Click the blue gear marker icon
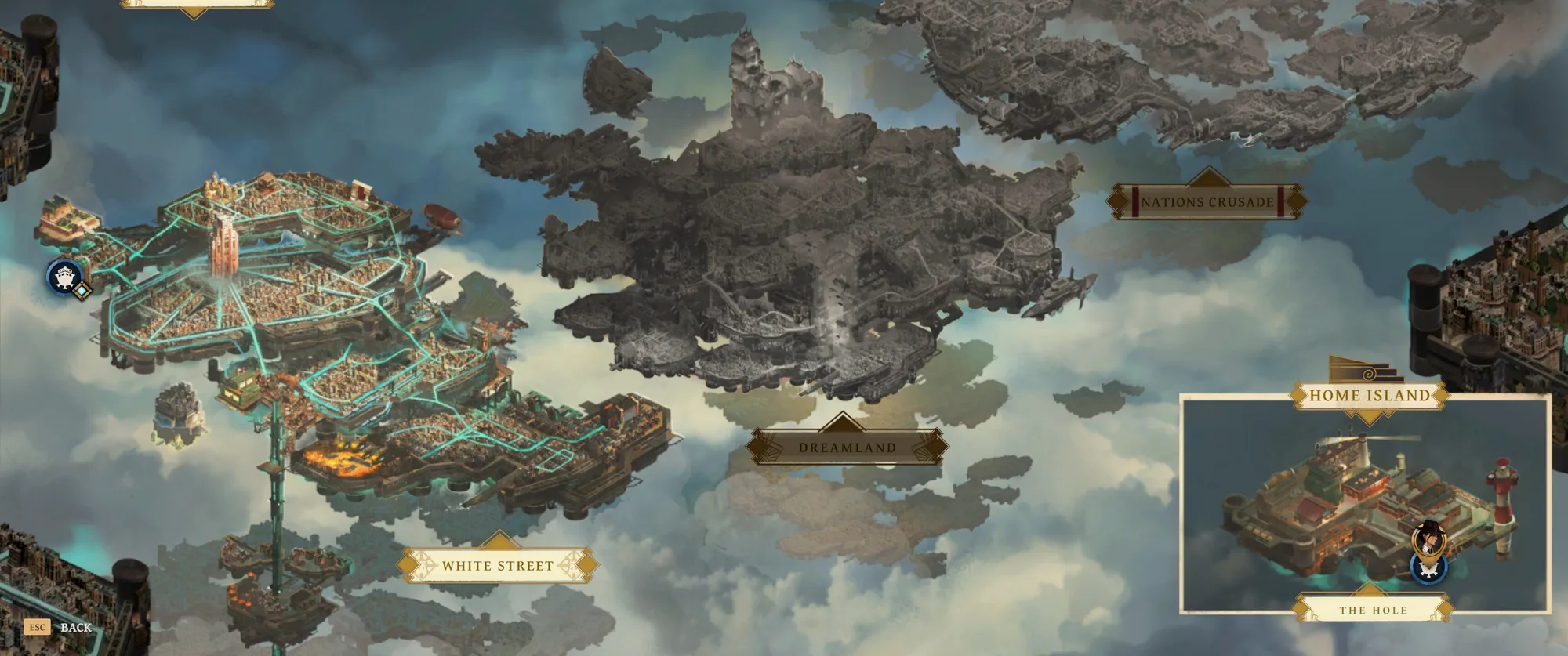The image size is (1568, 656). 1428,567
